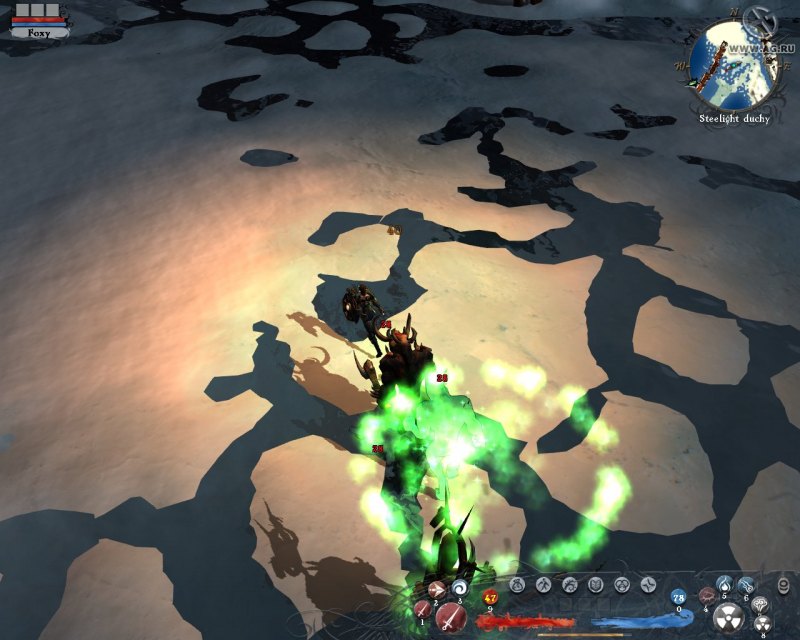
Task: Open the three circles menu icon
Action: click(621, 585)
